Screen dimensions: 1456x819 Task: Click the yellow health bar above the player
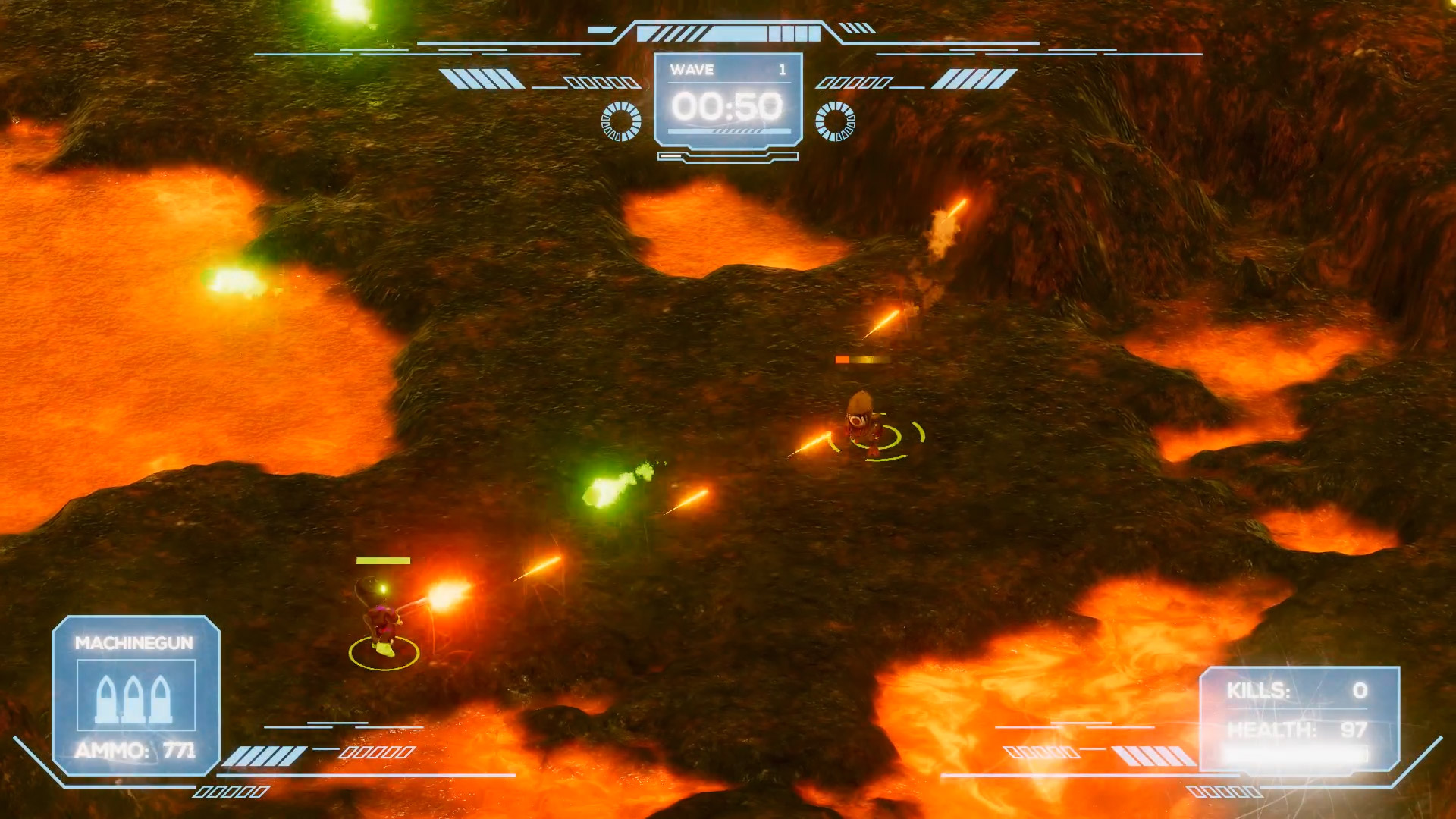click(383, 561)
